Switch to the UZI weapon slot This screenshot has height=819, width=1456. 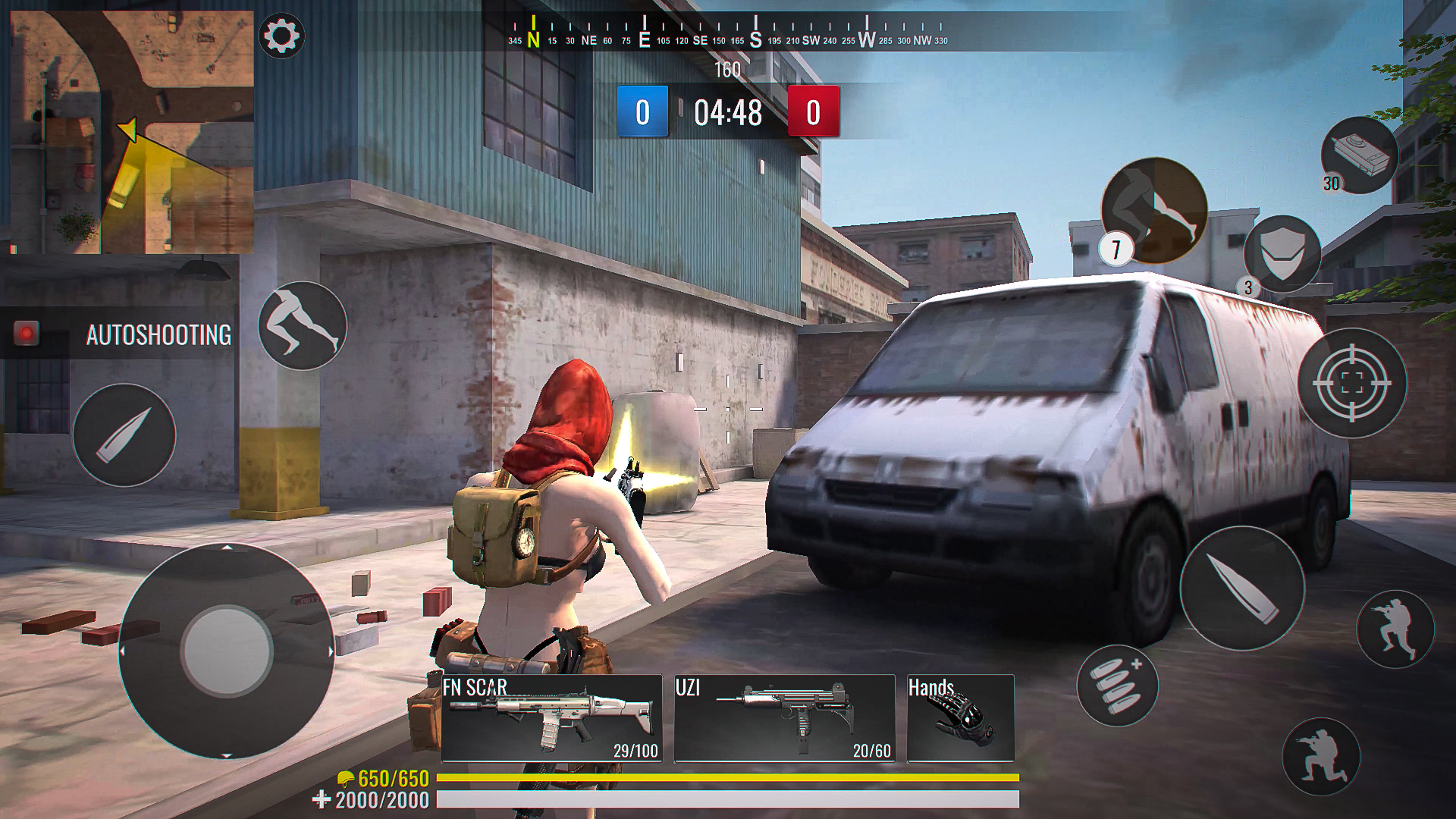(x=784, y=718)
